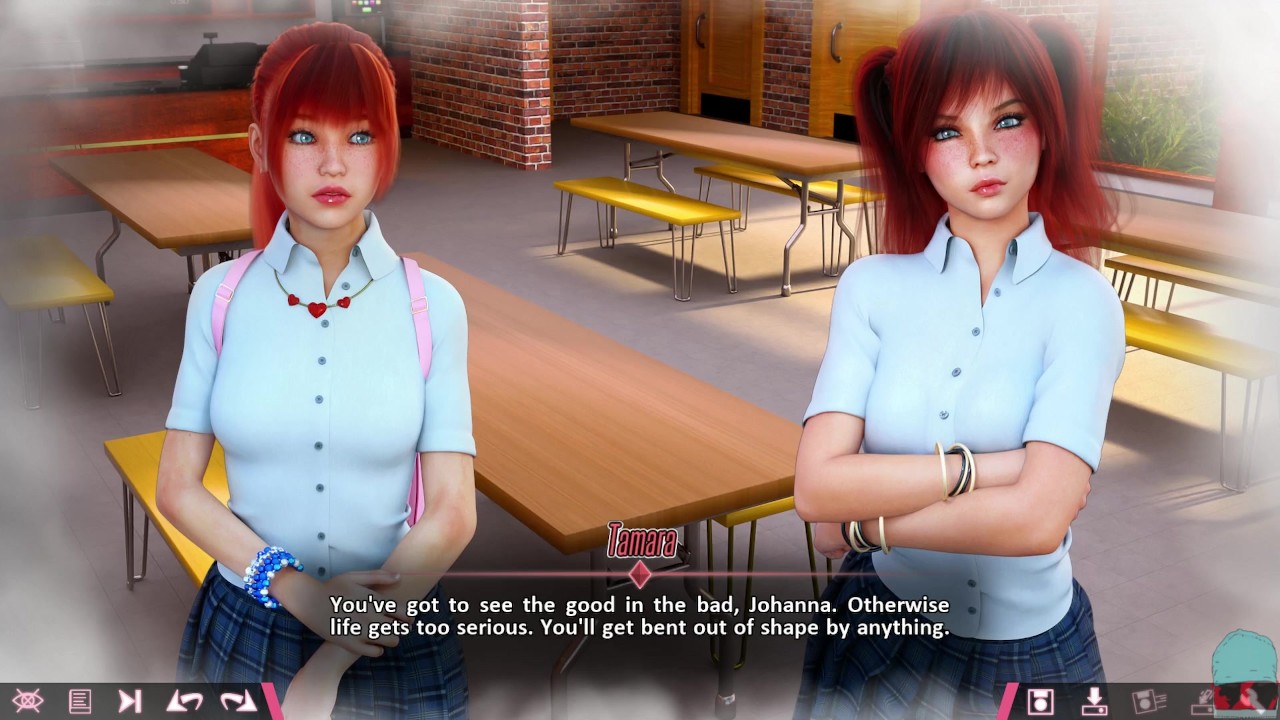Image resolution: width=1280 pixels, height=720 pixels.
Task: Open the save game menu
Action: point(1041,701)
